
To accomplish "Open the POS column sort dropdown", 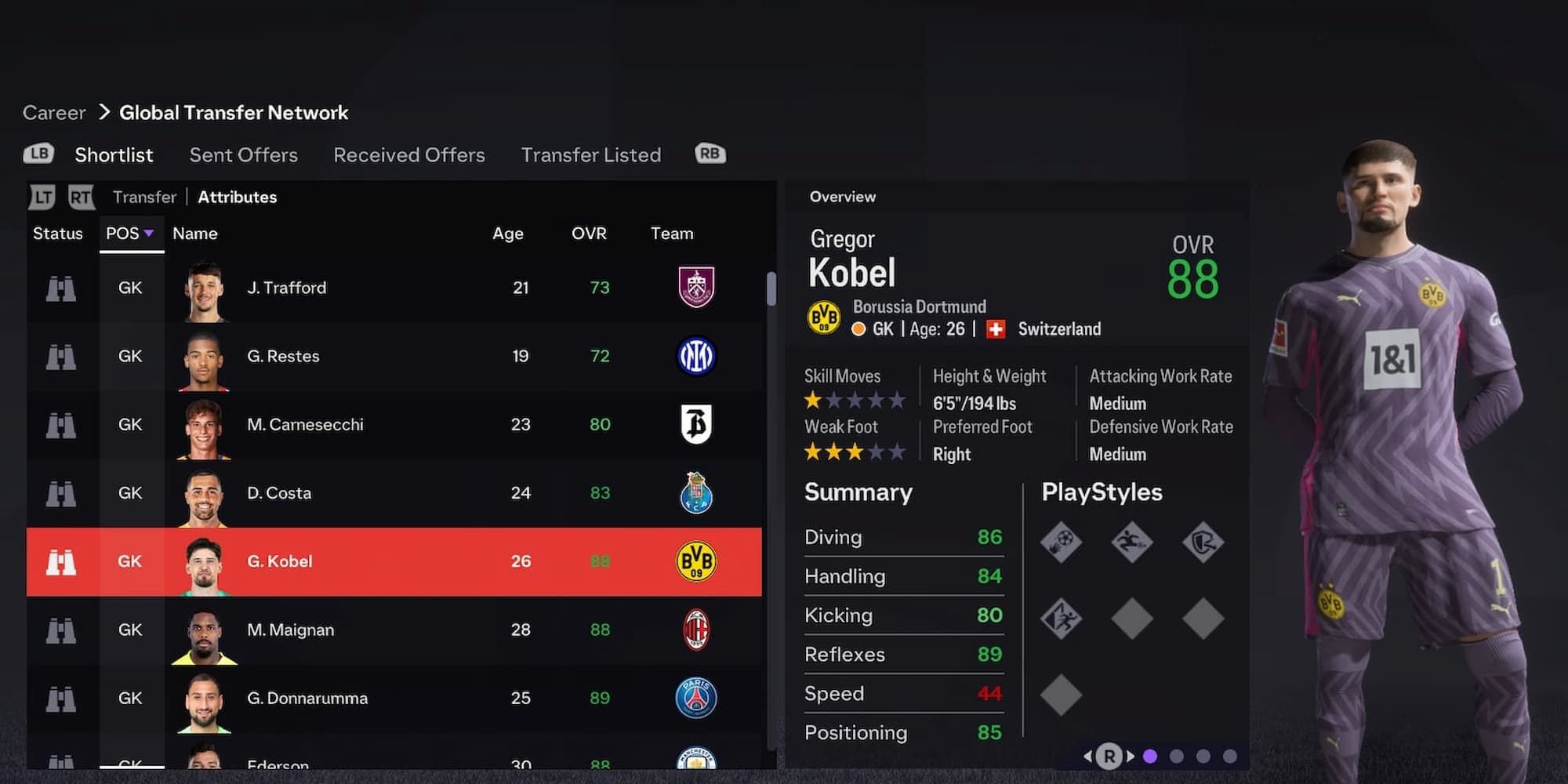I will [x=131, y=233].
